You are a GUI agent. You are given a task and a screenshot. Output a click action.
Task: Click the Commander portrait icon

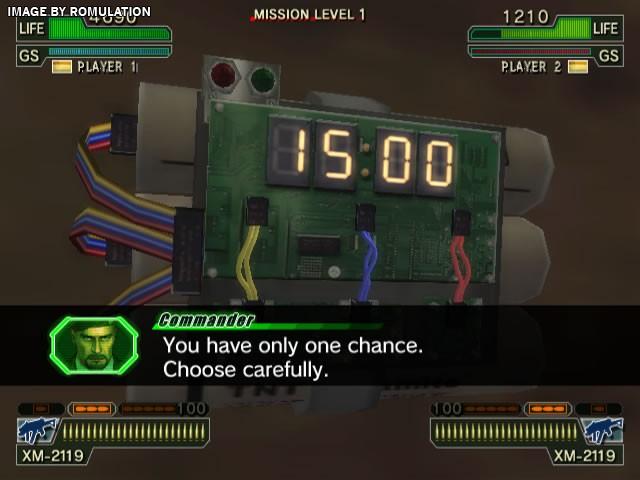pyautogui.click(x=93, y=345)
